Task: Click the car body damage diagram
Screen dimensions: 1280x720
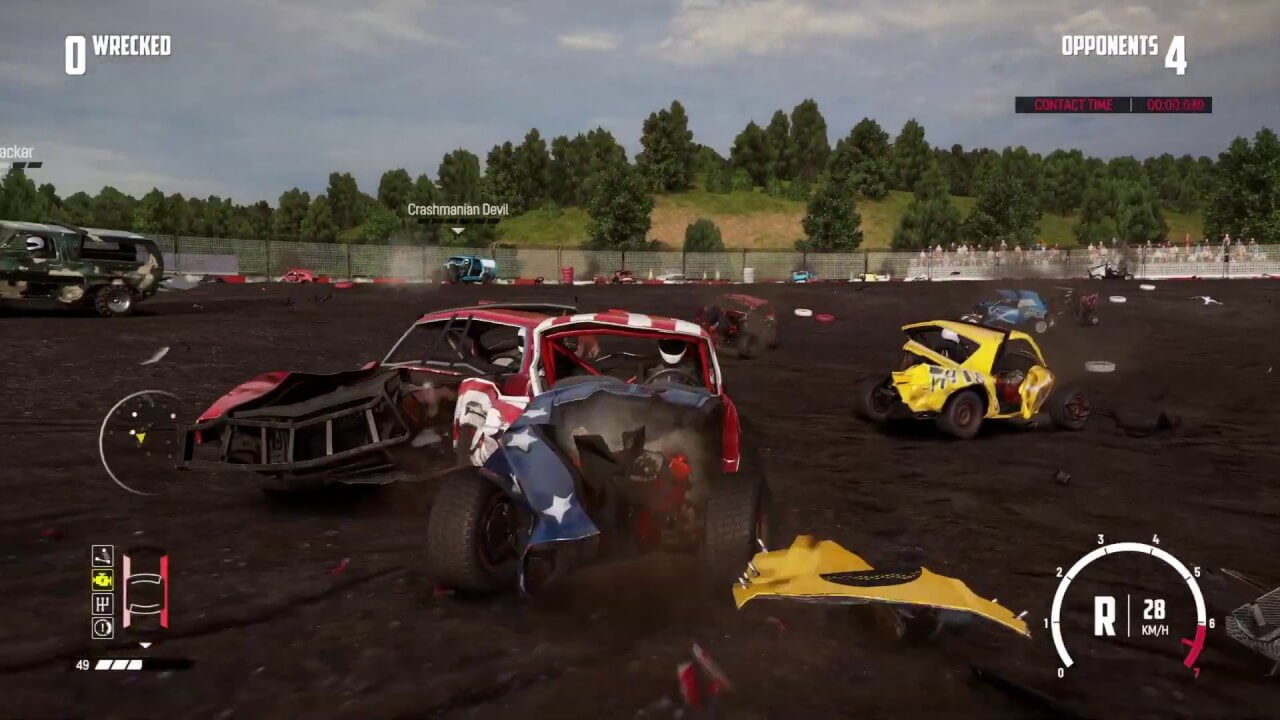Action: tap(145, 592)
